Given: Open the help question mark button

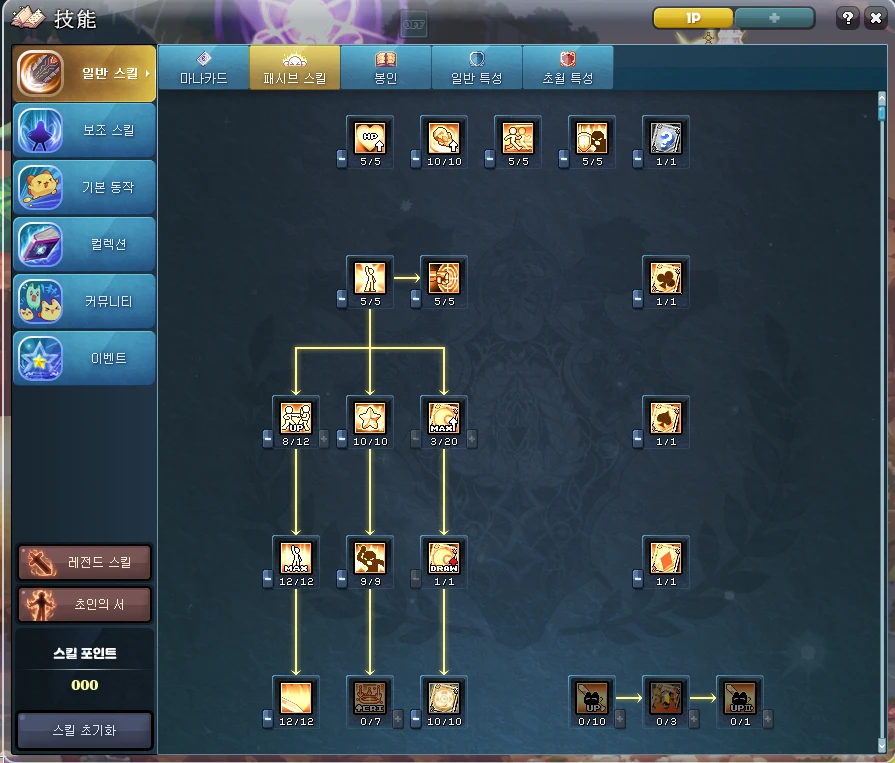Looking at the screenshot, I should pos(848,19).
